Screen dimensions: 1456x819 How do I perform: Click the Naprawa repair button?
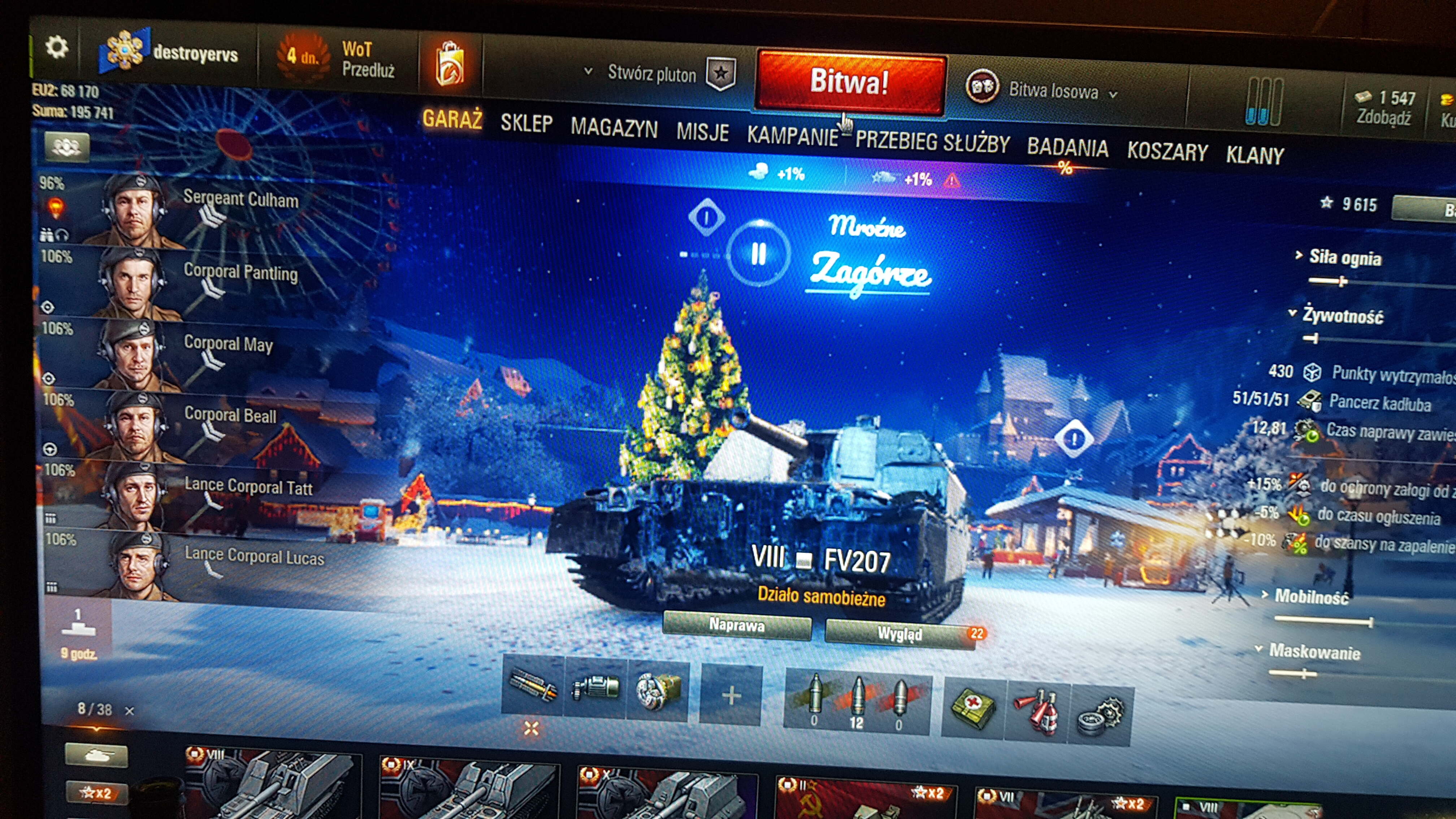click(736, 625)
